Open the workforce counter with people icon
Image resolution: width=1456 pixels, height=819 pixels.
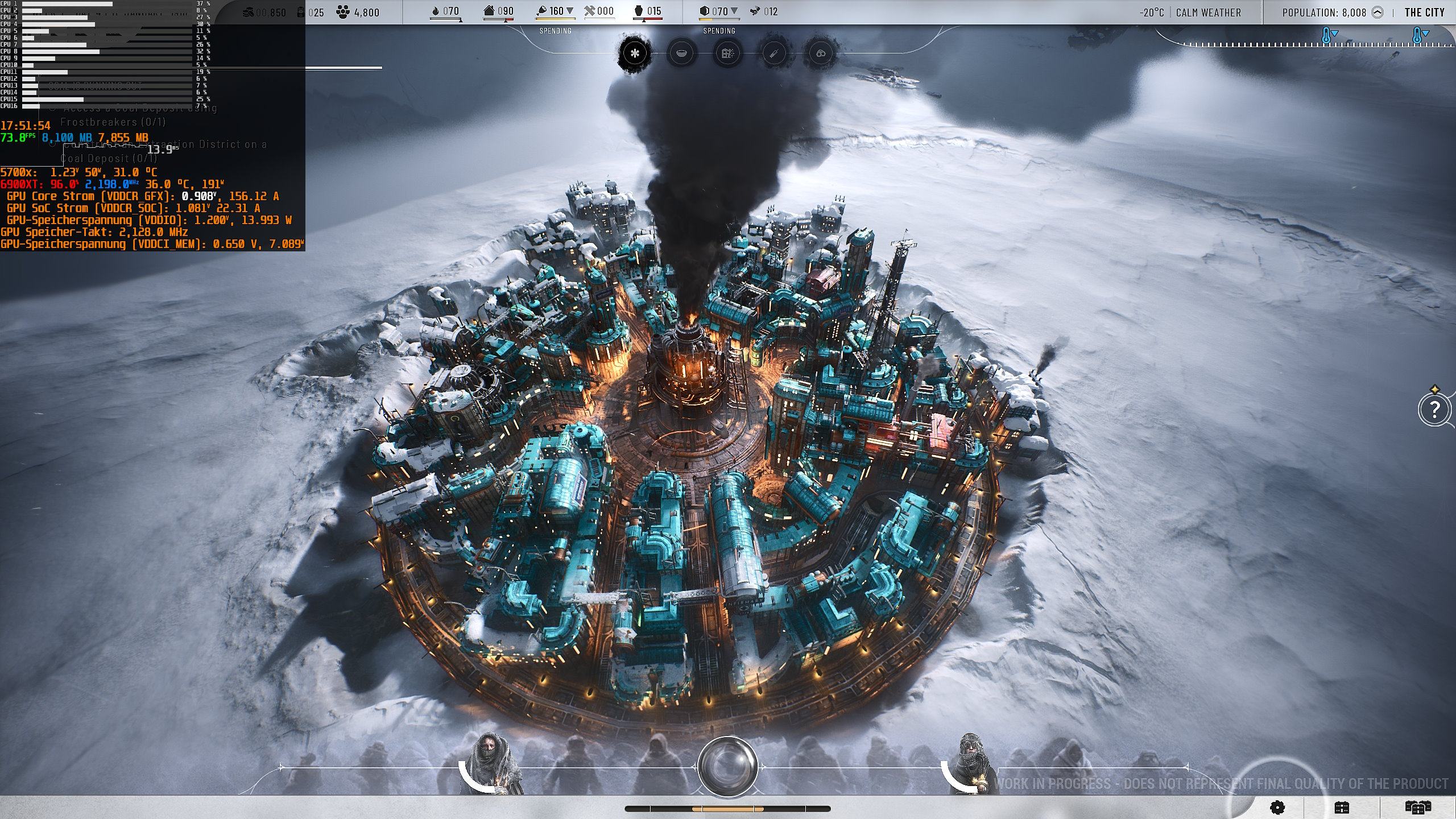click(358, 13)
